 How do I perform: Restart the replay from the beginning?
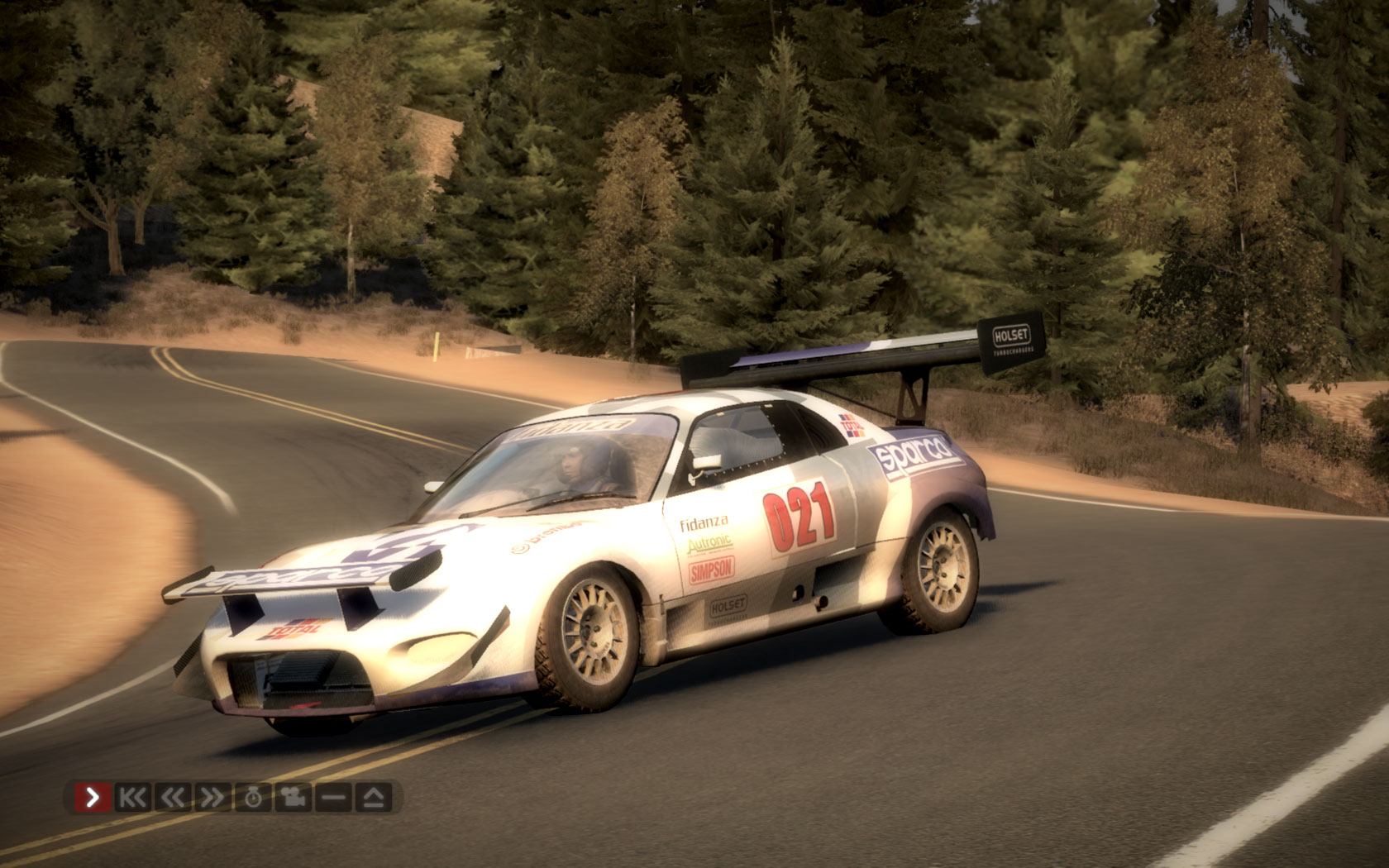tap(132, 798)
